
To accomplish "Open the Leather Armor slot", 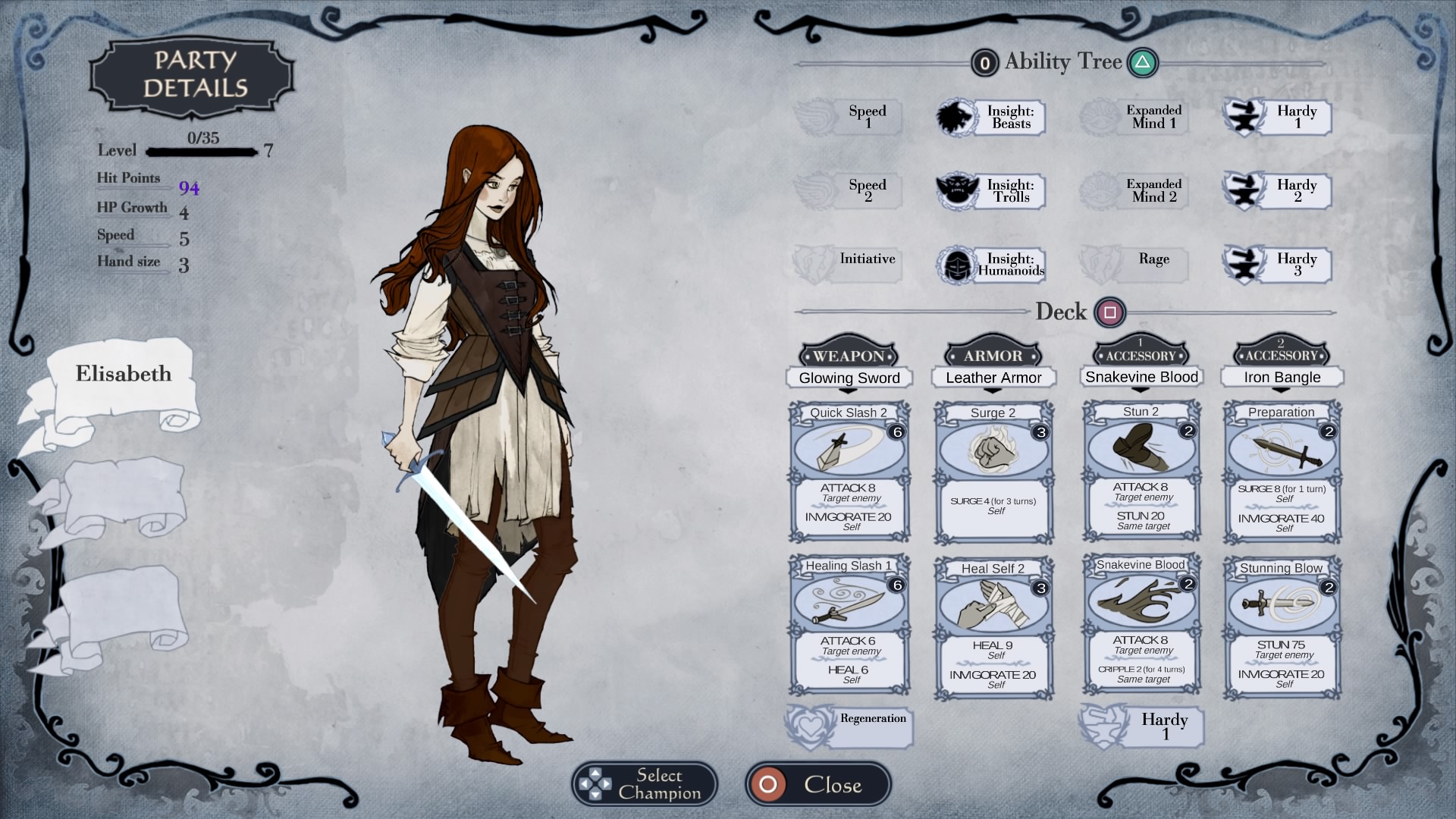I will point(993,378).
